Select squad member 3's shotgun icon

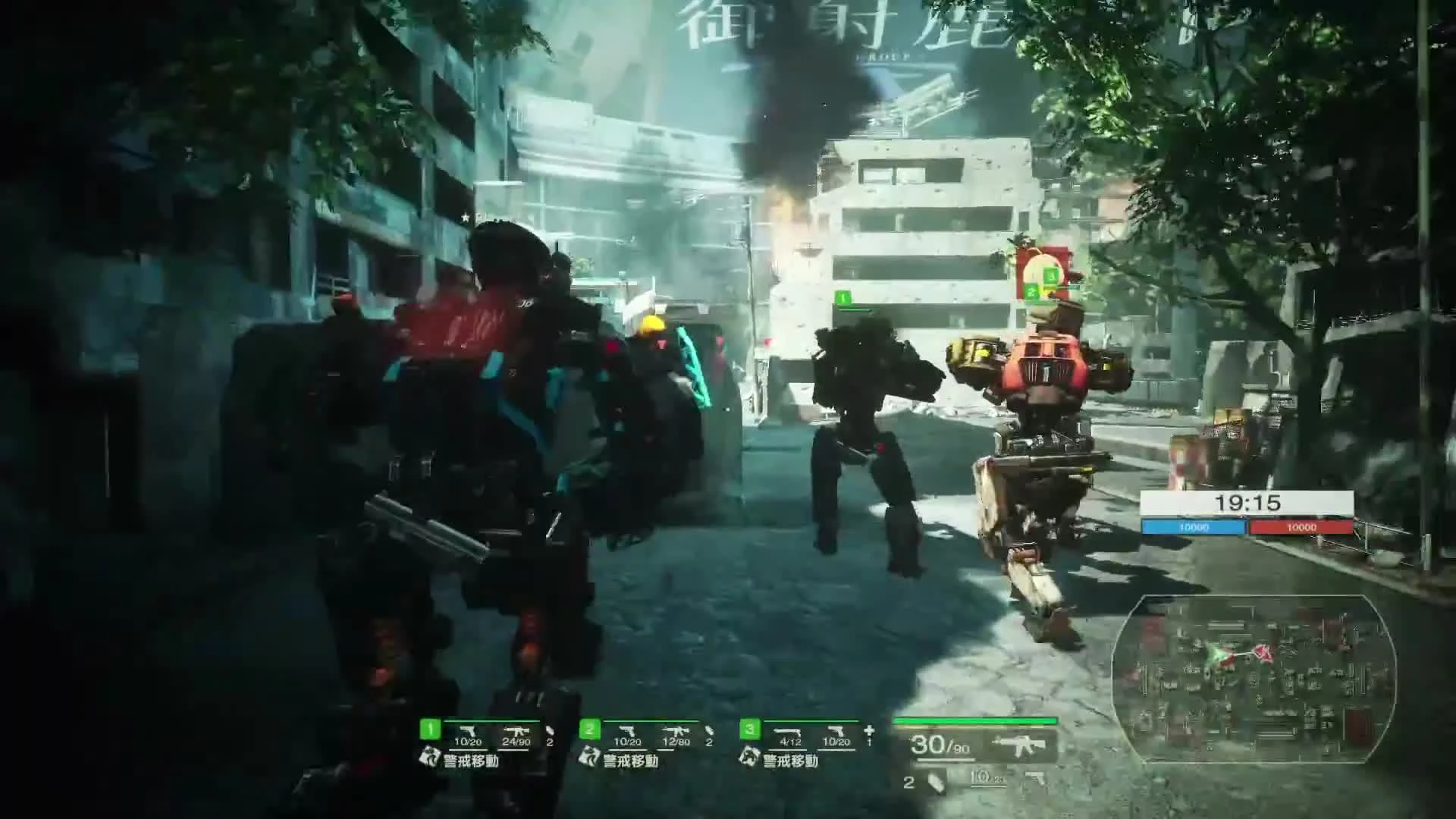click(x=788, y=731)
